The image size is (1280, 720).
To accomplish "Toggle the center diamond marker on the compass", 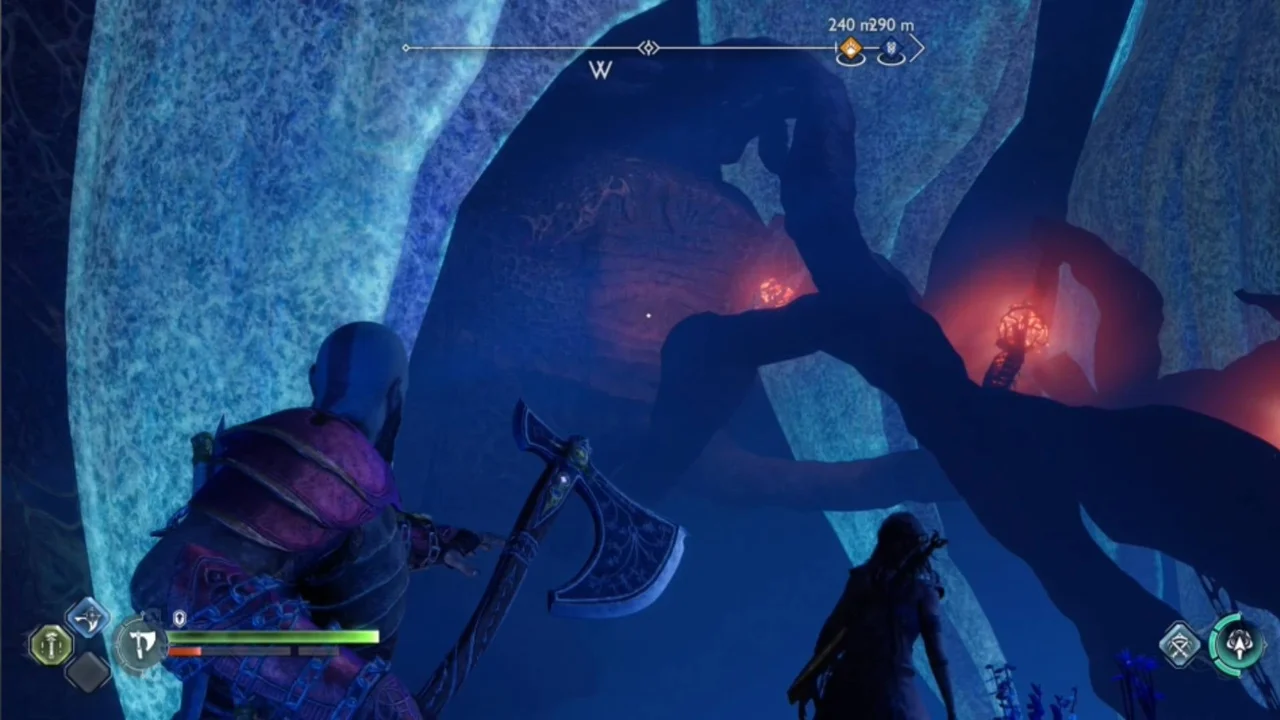I will [x=648, y=48].
